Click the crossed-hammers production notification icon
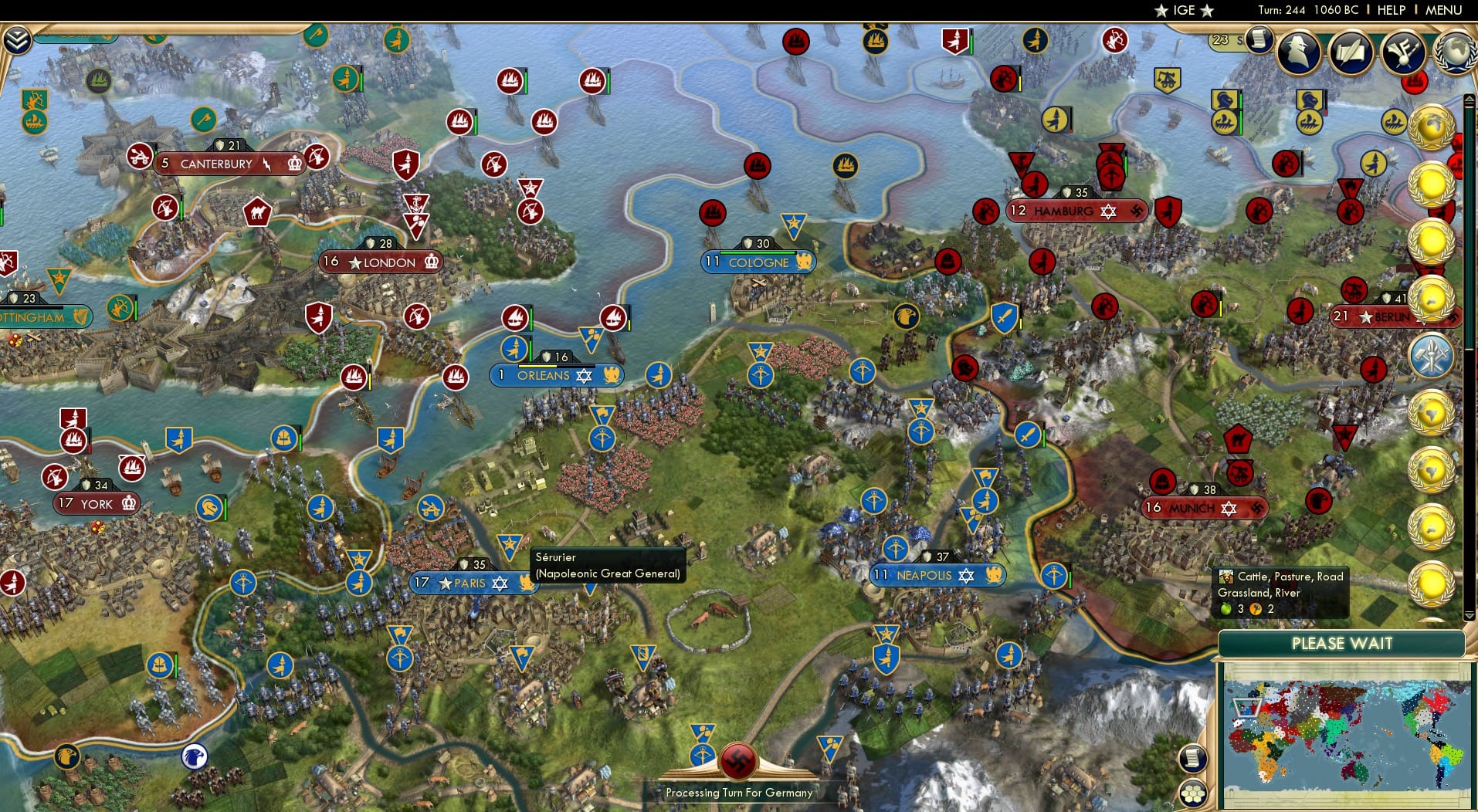 click(x=1432, y=355)
